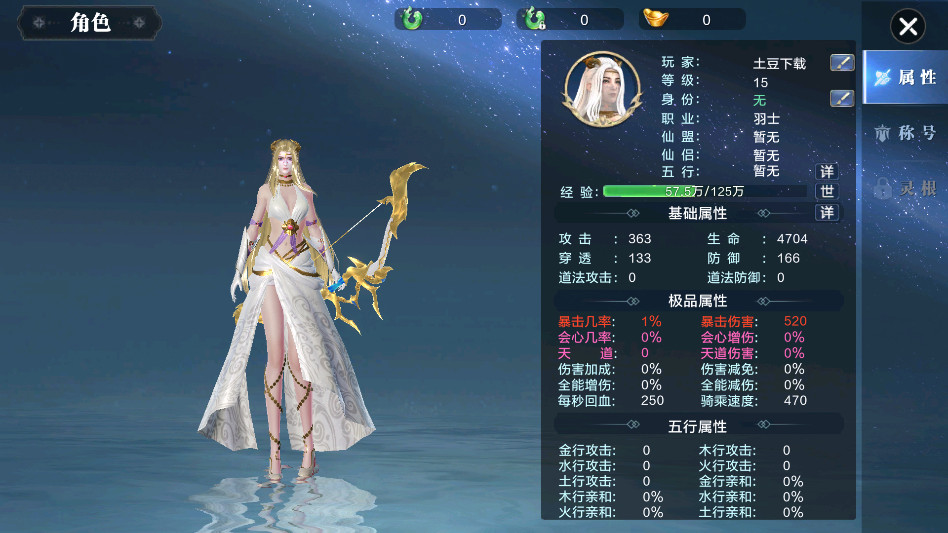The height and width of the screenshot is (533, 948).
Task: Switch to the 属性 attributes tab
Action: coord(905,78)
